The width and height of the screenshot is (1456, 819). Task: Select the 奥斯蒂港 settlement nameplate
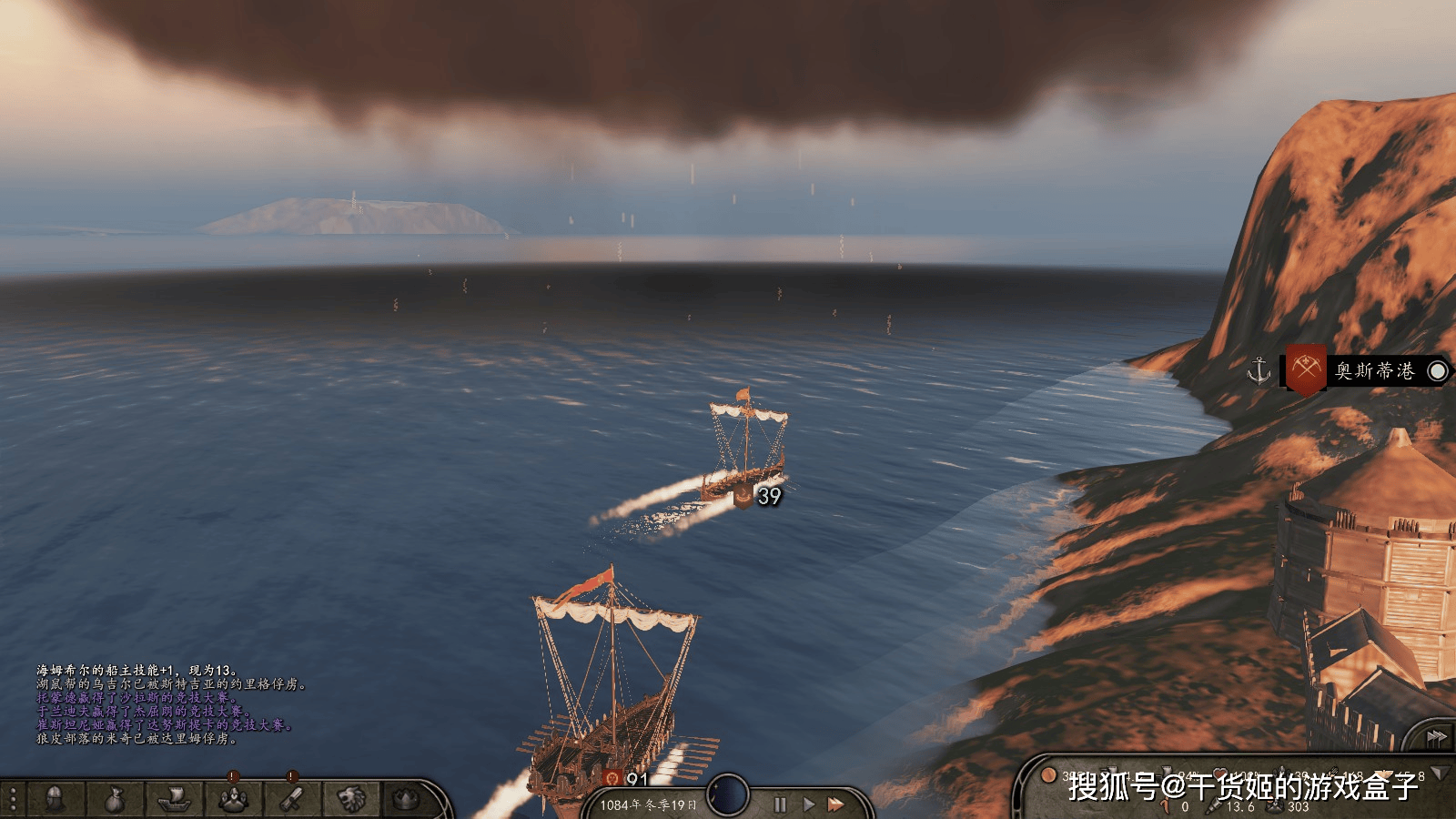tap(1373, 371)
